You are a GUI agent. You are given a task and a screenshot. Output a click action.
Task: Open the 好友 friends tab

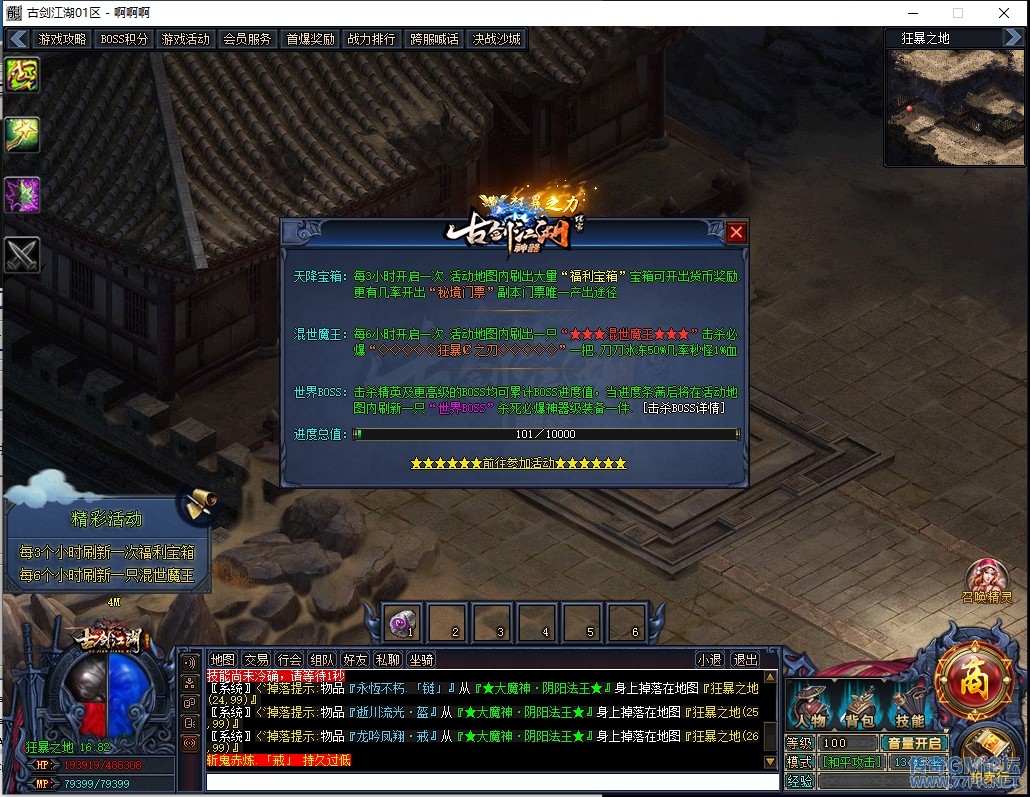click(355, 659)
